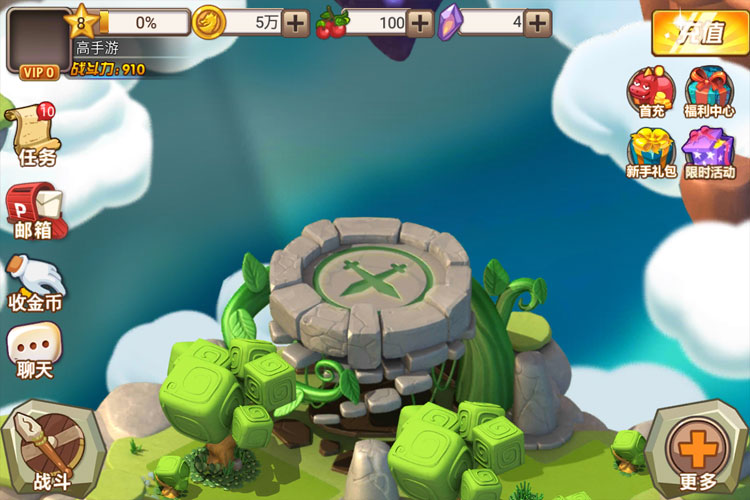Open the 首充 first-recharge offer
This screenshot has height=500, width=750.
click(x=651, y=93)
